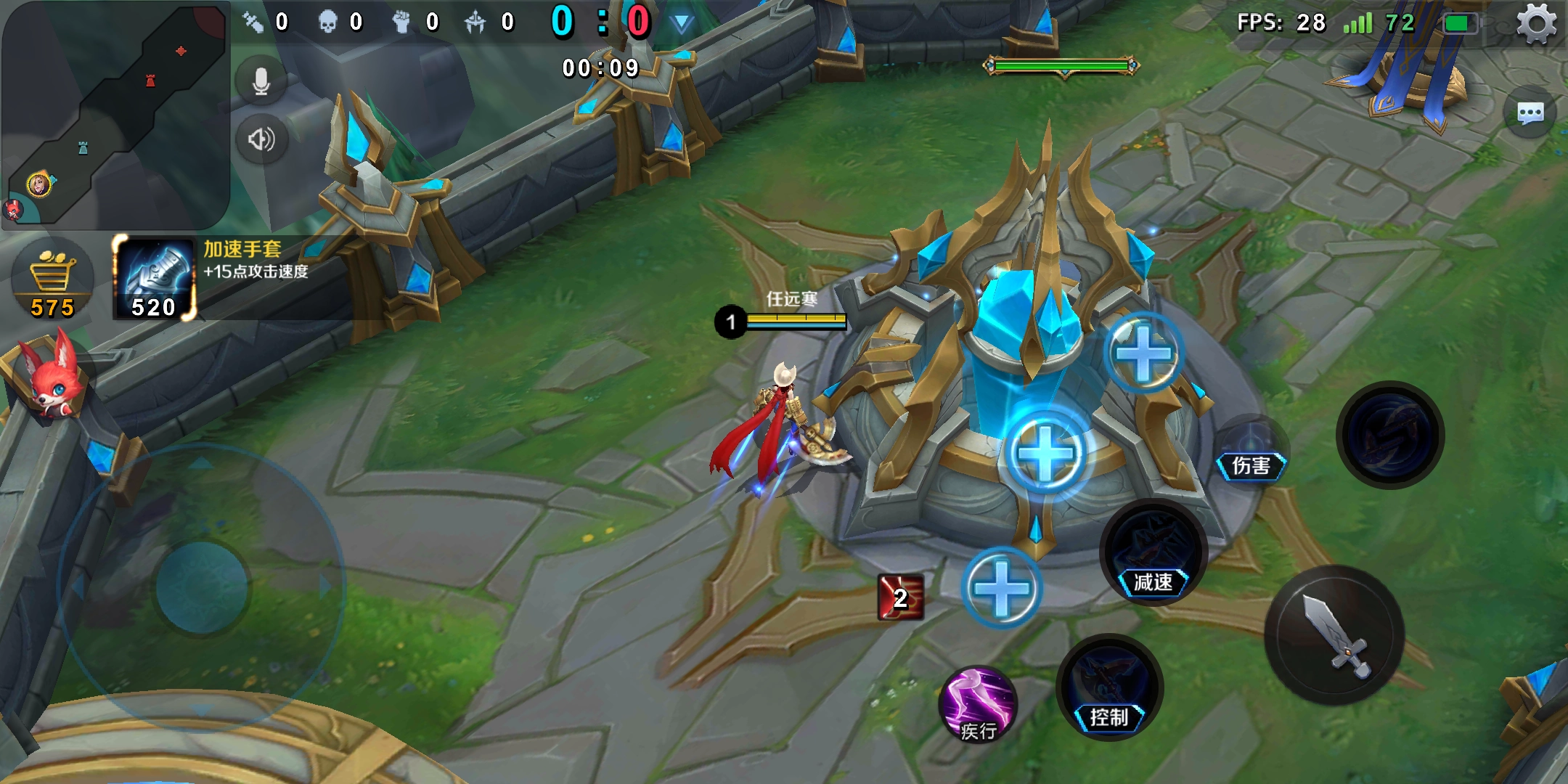Tap the red item marked 2
The image size is (1568, 784).
point(900,597)
